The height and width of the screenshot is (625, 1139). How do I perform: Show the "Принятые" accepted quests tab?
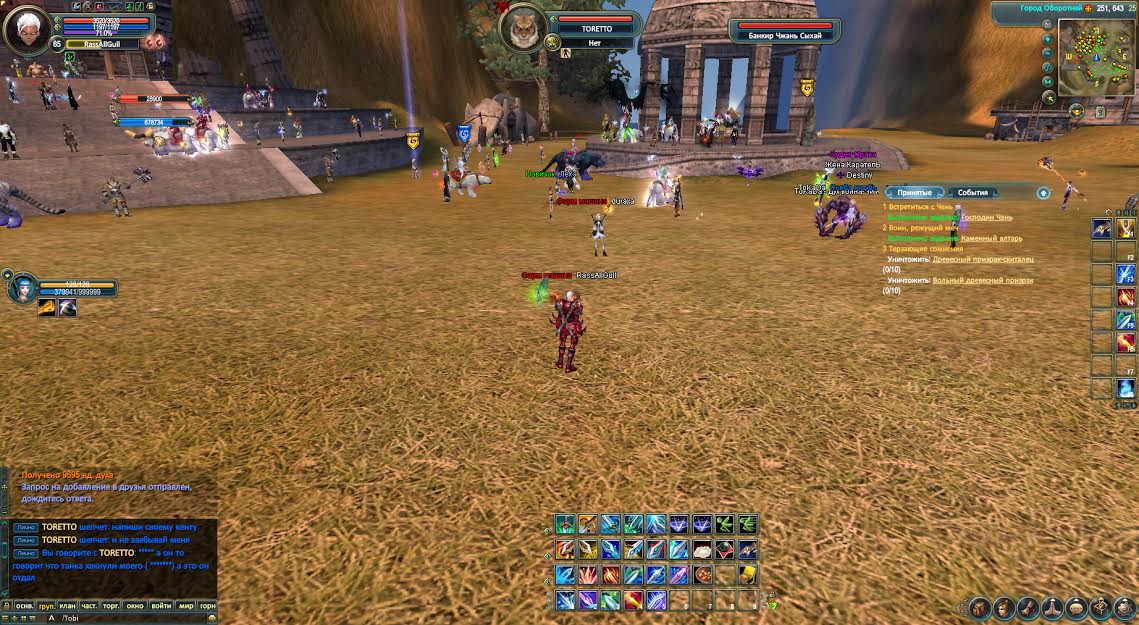tap(914, 192)
